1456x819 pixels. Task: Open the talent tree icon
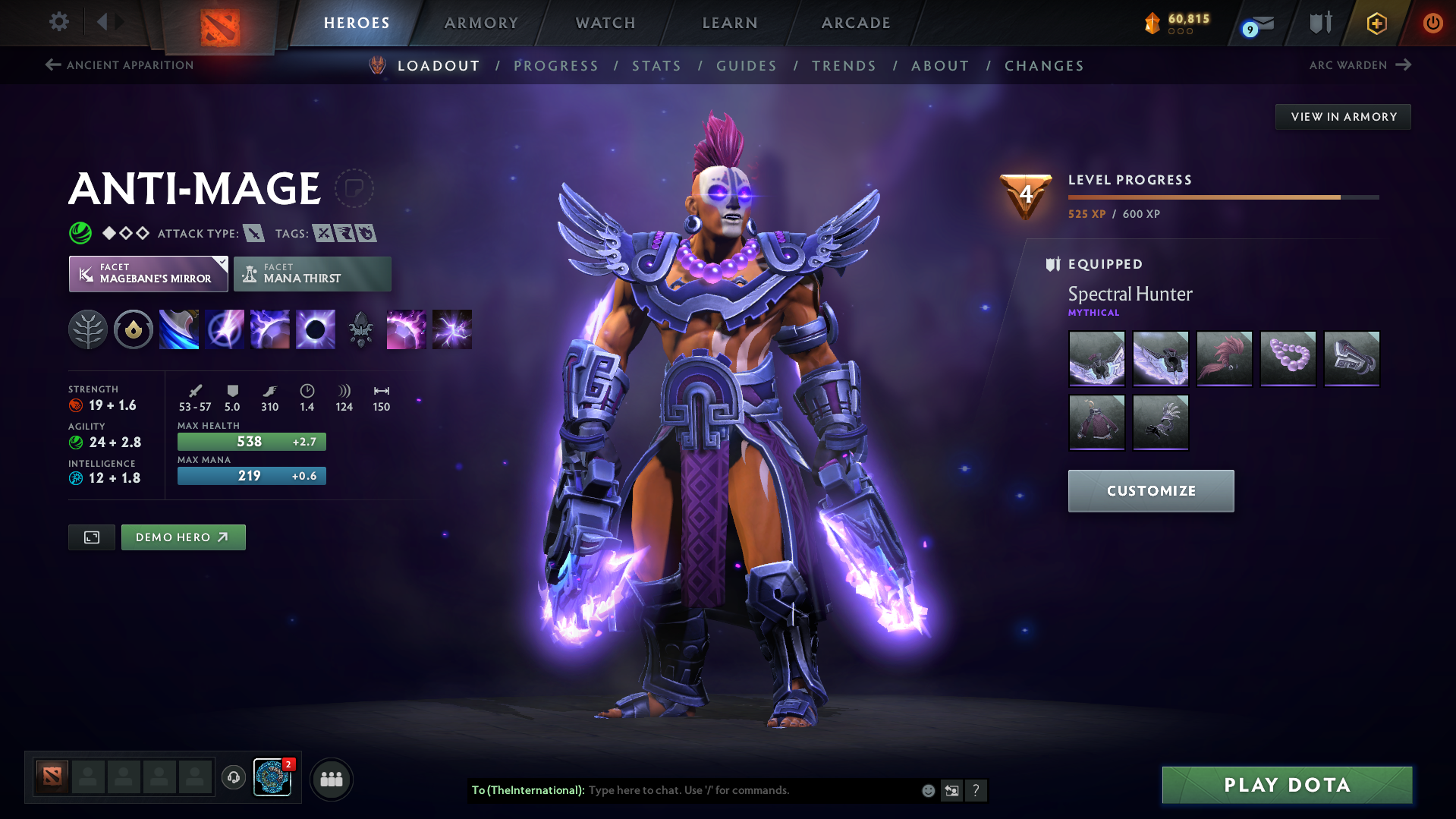tap(88, 329)
